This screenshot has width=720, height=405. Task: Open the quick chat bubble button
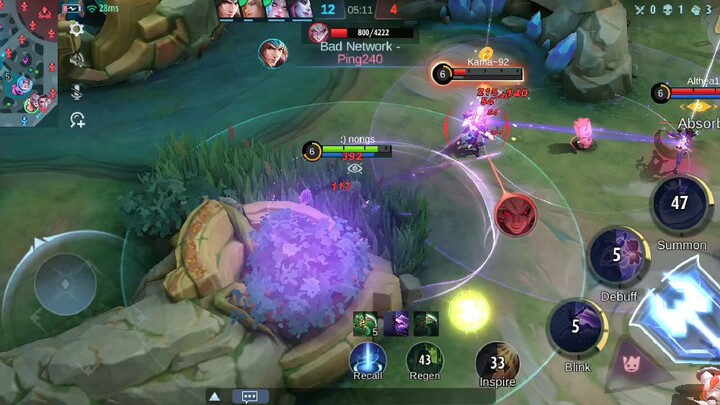point(250,396)
